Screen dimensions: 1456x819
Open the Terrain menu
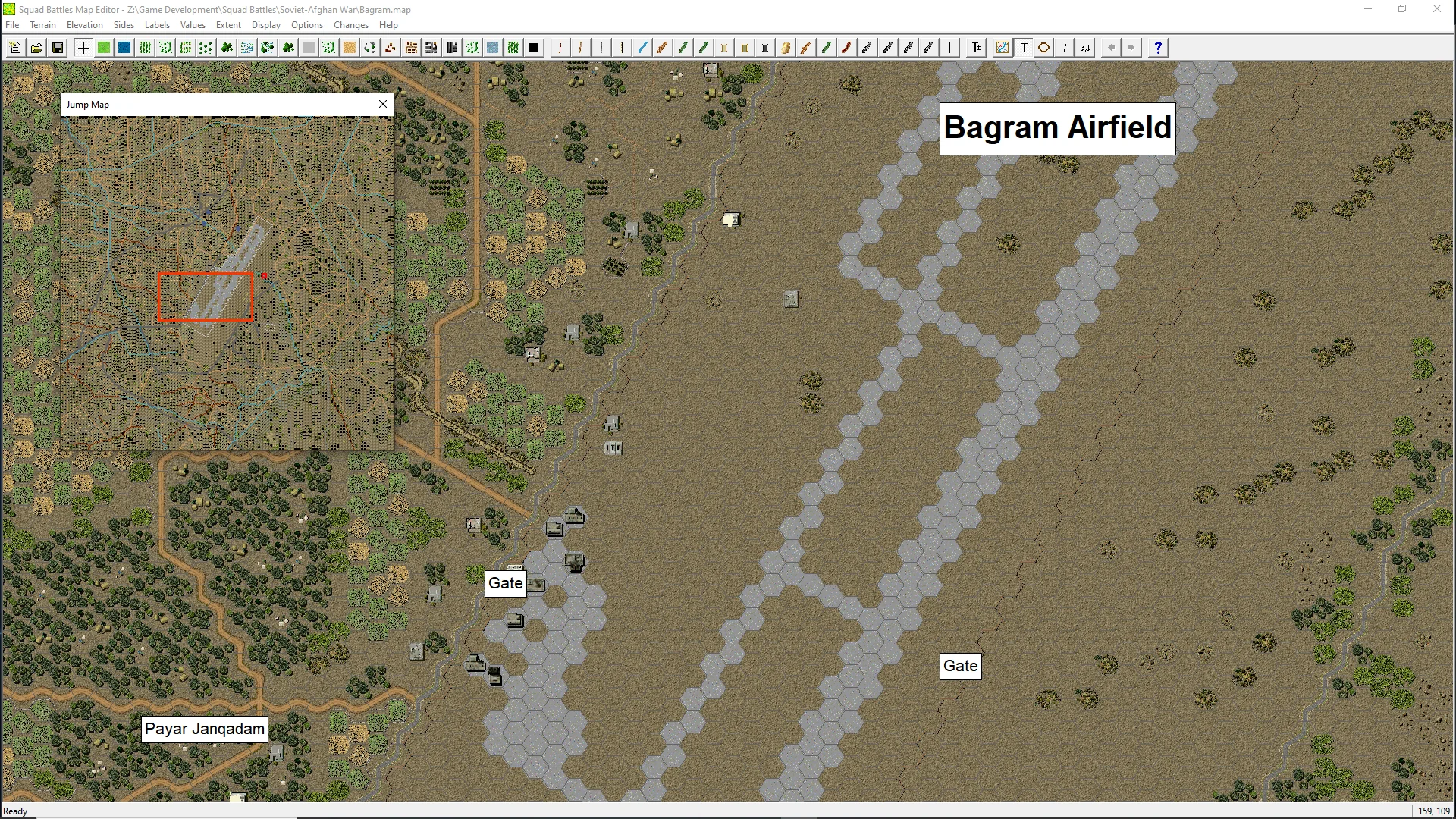click(42, 25)
